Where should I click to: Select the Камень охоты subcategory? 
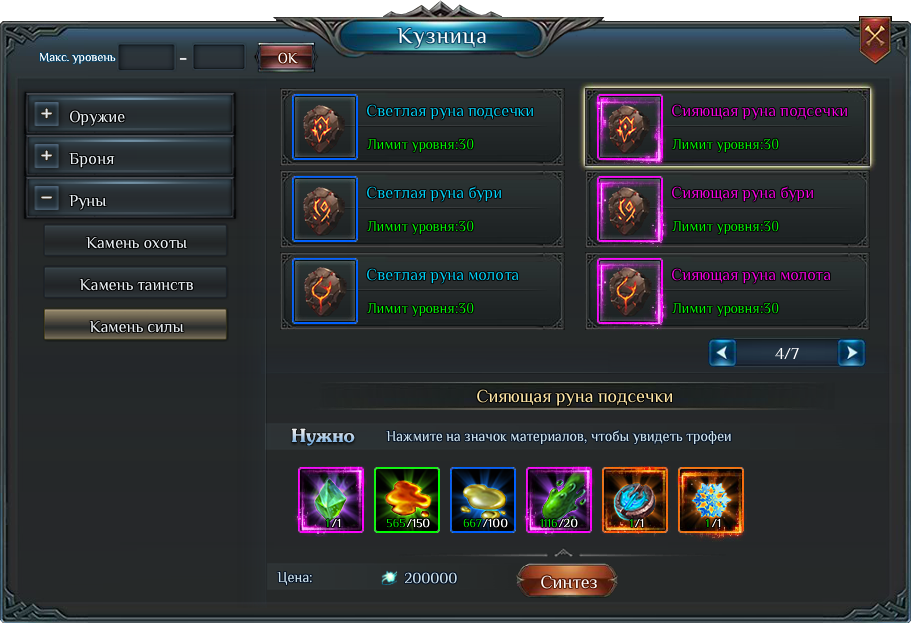pos(136,242)
